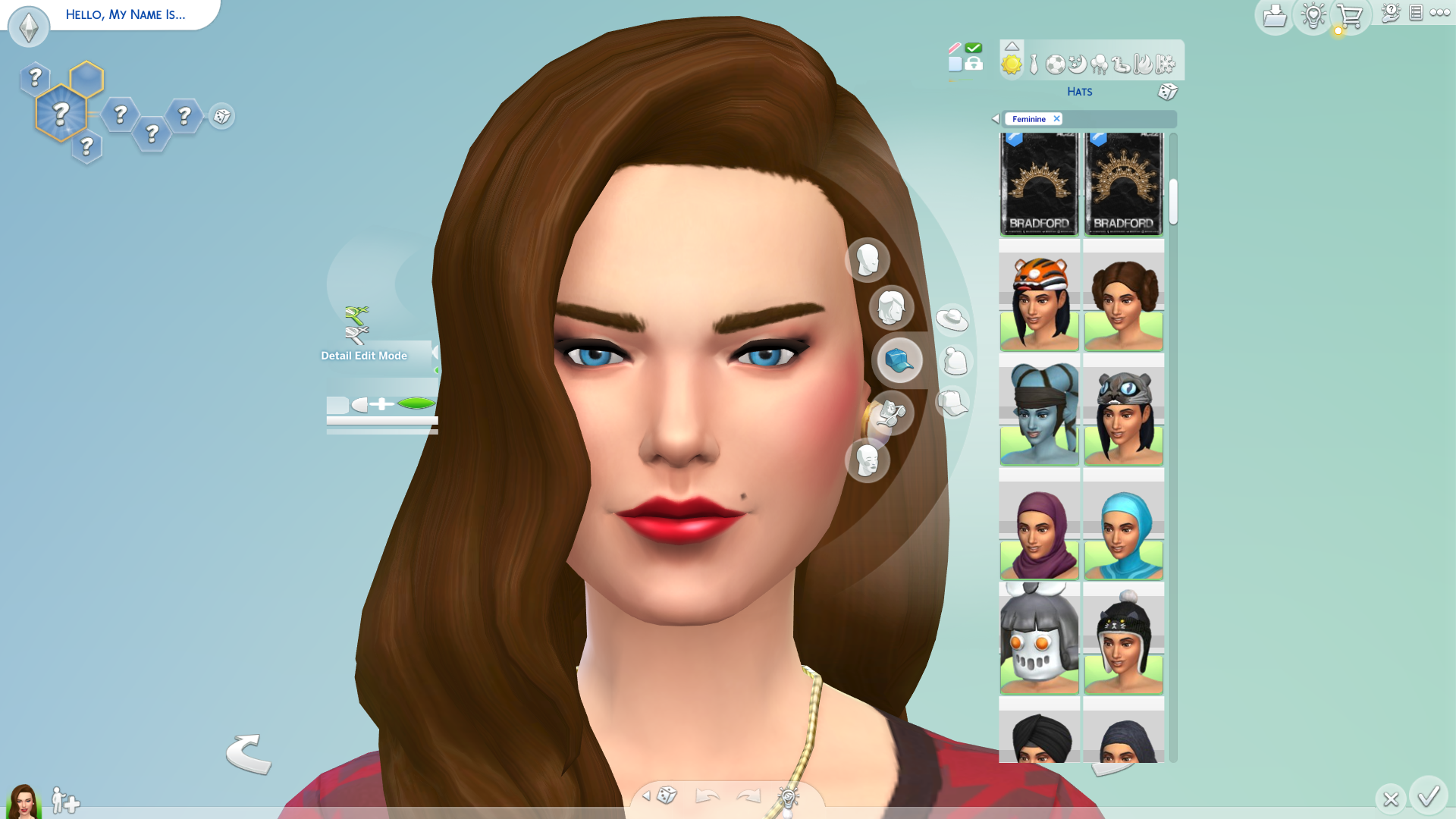
Task: Collapse the outfit categories with the up arrow
Action: point(1012,46)
